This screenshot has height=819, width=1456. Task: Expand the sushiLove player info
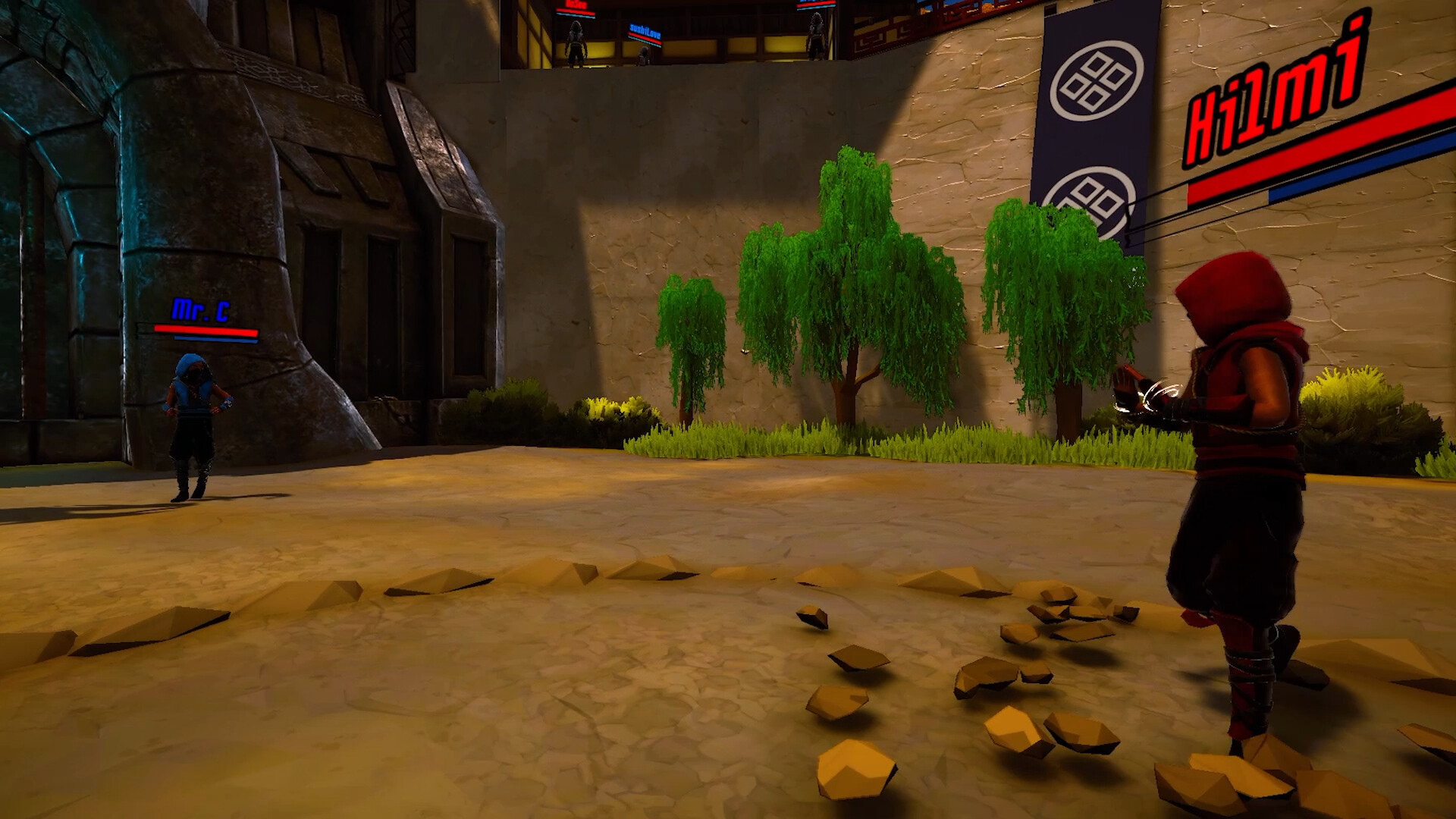tap(645, 31)
